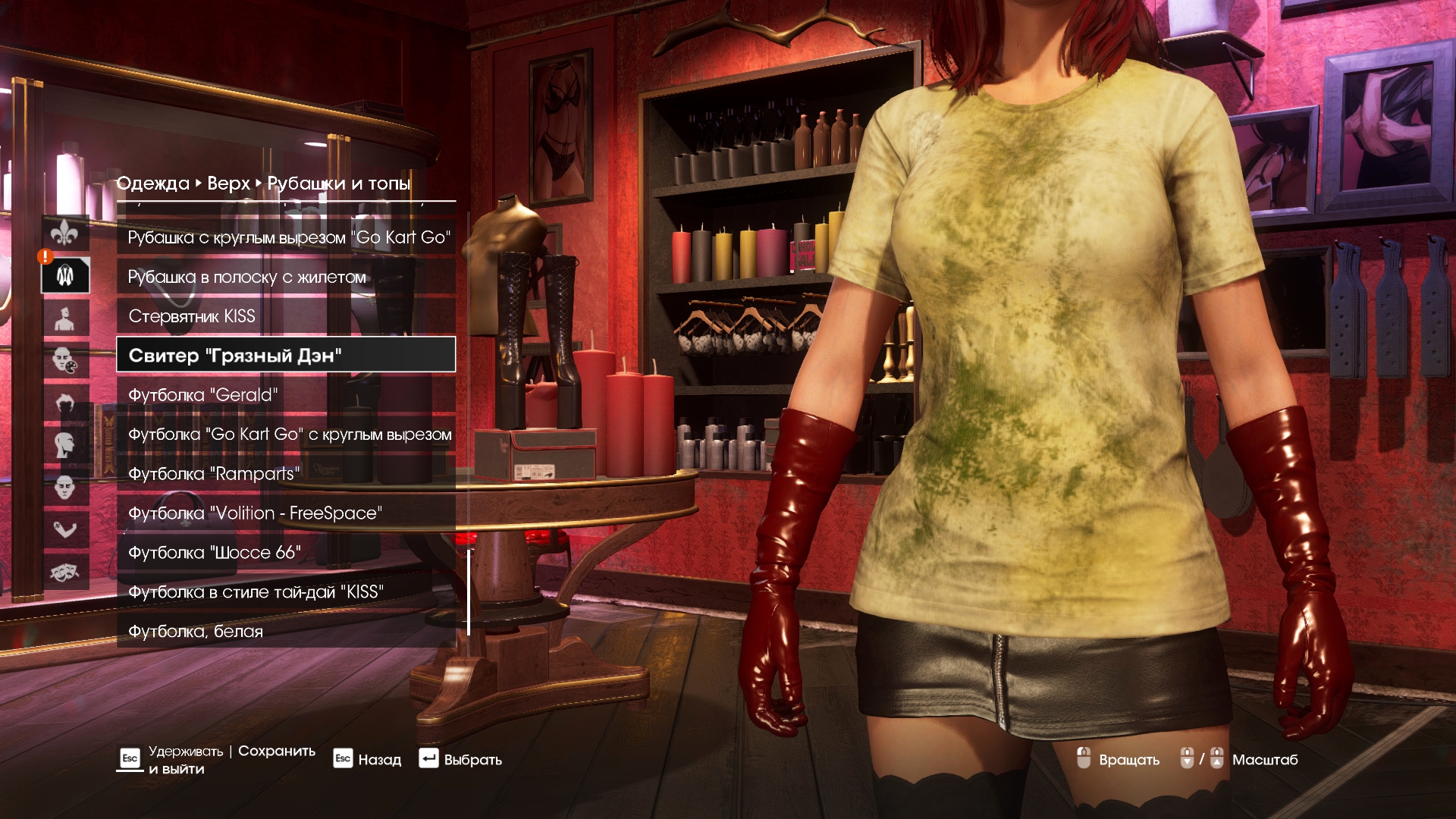Switch to the body torso category
This screenshot has width=1456, height=819.
(x=65, y=318)
